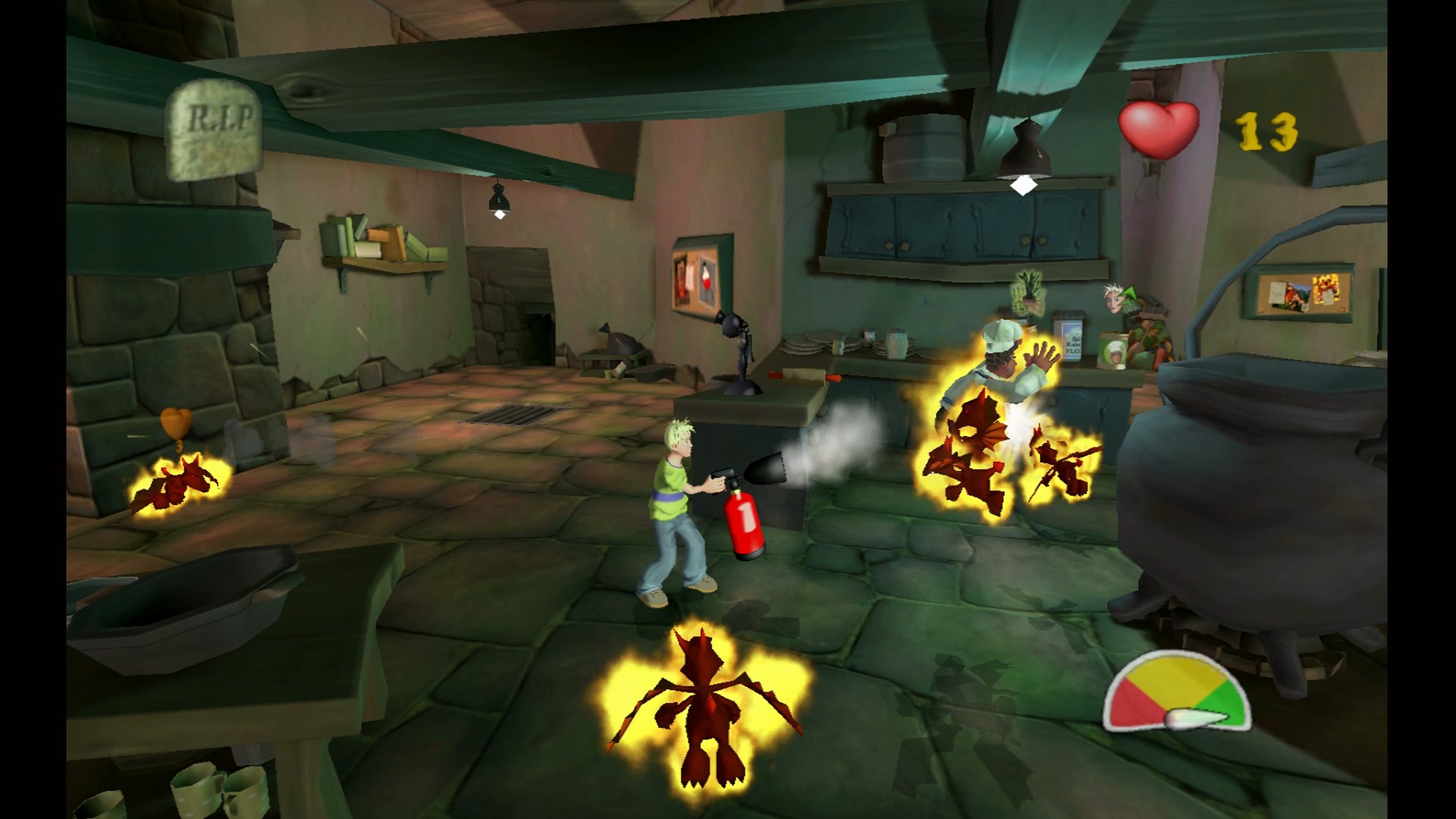Click the bulletin board picture frame

700,277
